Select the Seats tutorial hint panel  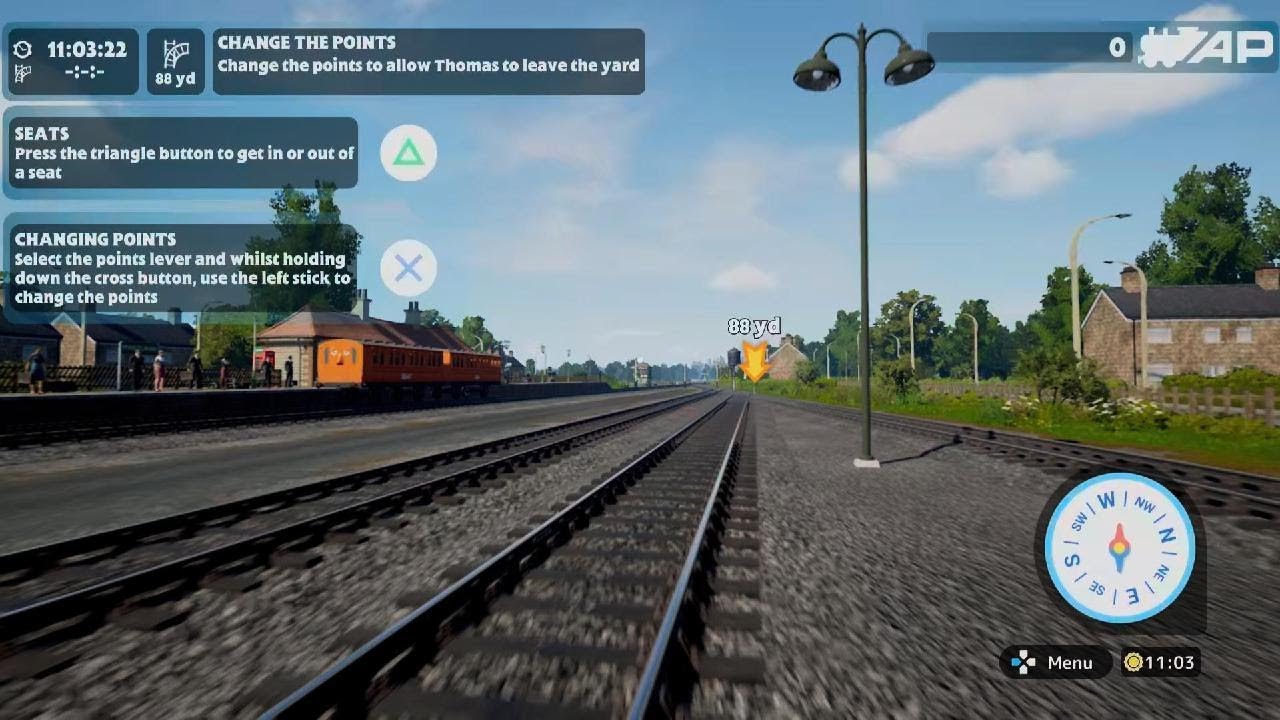point(184,153)
